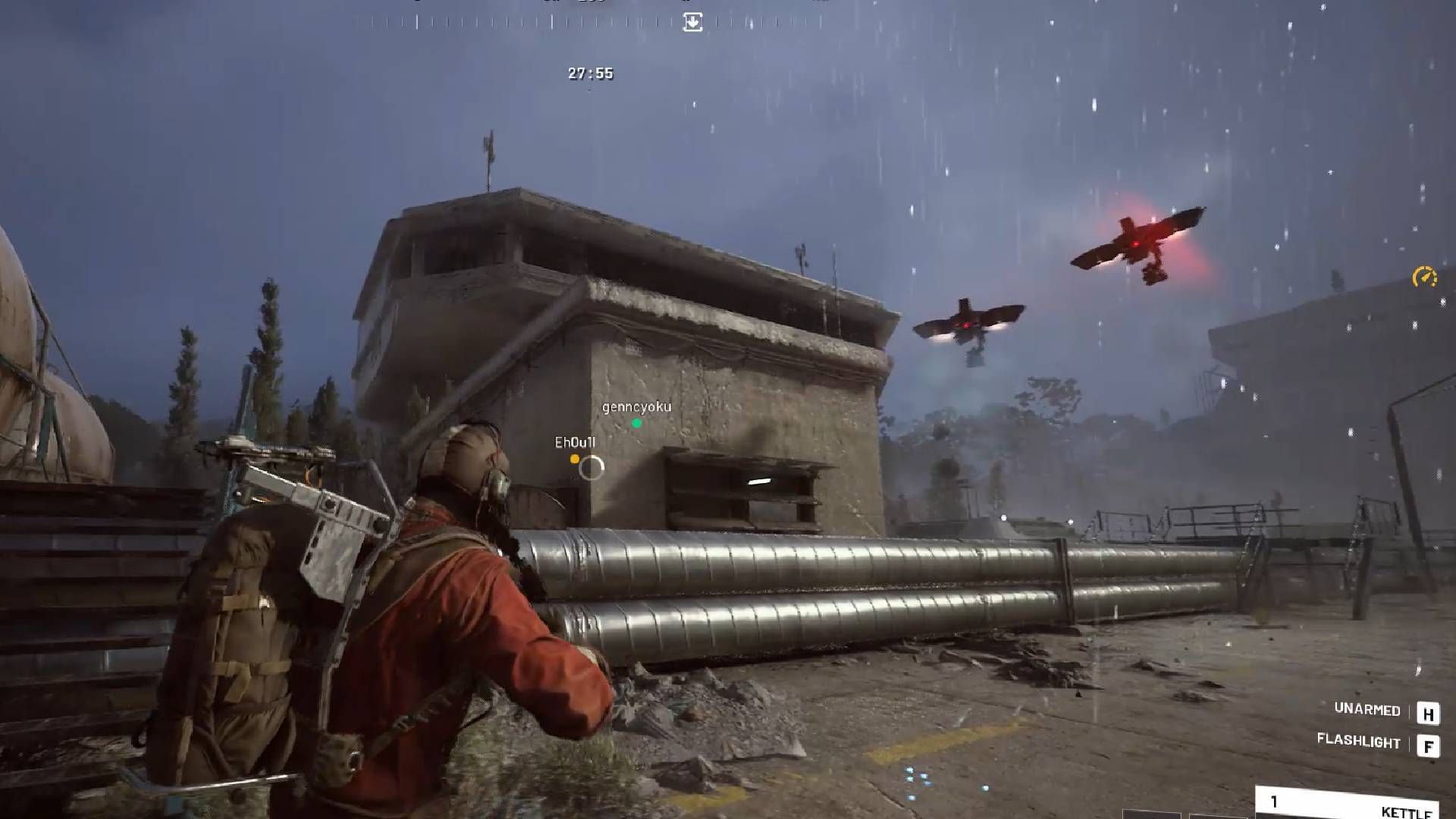Click the F keybind icon for Flashlight
The height and width of the screenshot is (819, 1456).
point(1429,745)
